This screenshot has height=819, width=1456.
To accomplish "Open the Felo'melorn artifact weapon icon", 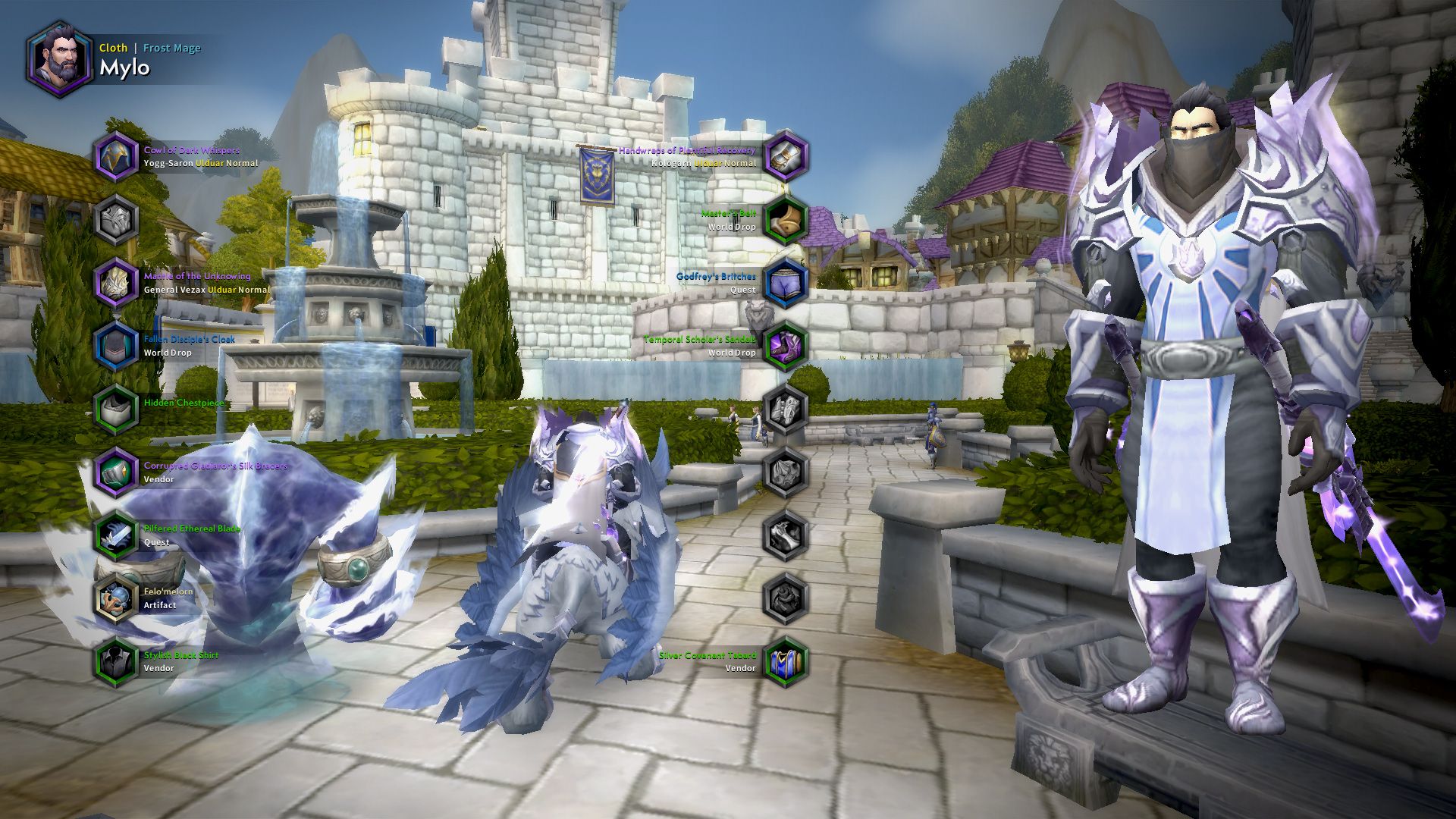I will (x=115, y=598).
